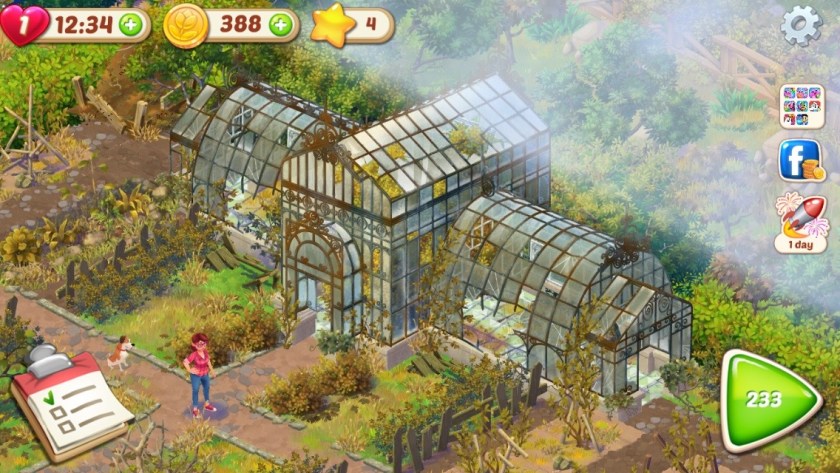Open the 1 day rocket event
Image resolution: width=840 pixels, height=473 pixels.
(x=801, y=221)
